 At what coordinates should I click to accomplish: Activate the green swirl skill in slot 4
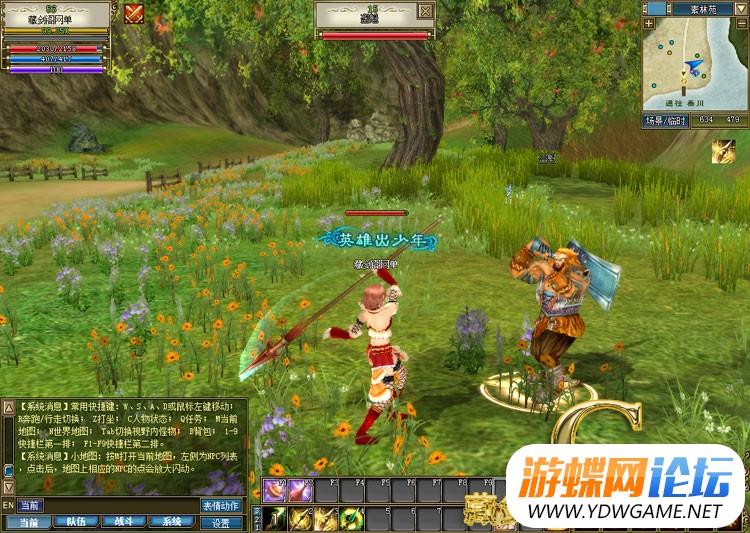tap(351, 518)
